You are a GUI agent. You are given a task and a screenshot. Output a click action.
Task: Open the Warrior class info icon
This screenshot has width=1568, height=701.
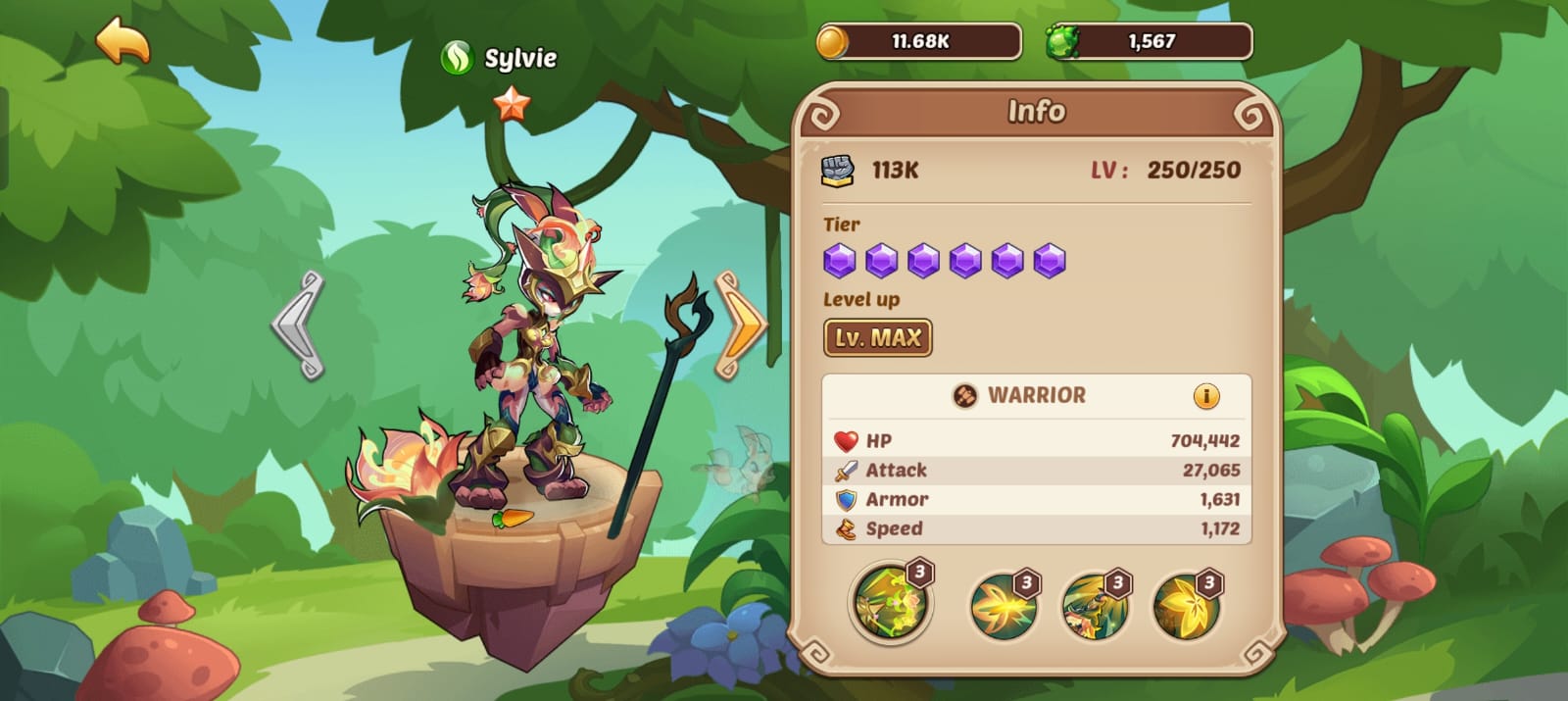1205,396
